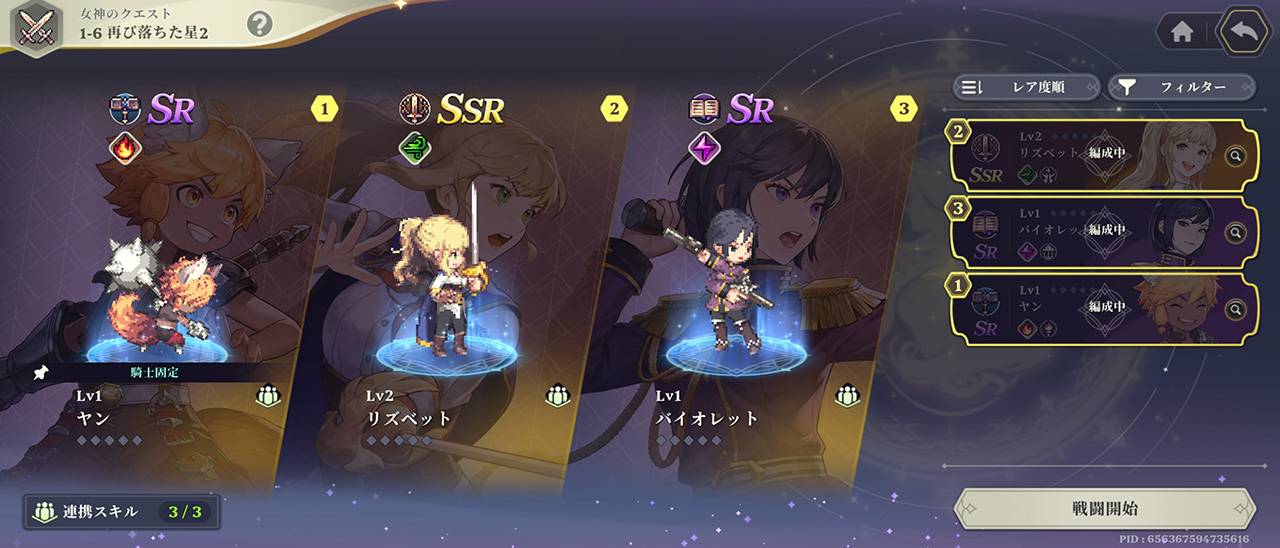Tap the link skill icon on リズベット's card
1280x548 pixels.
(x=557, y=396)
